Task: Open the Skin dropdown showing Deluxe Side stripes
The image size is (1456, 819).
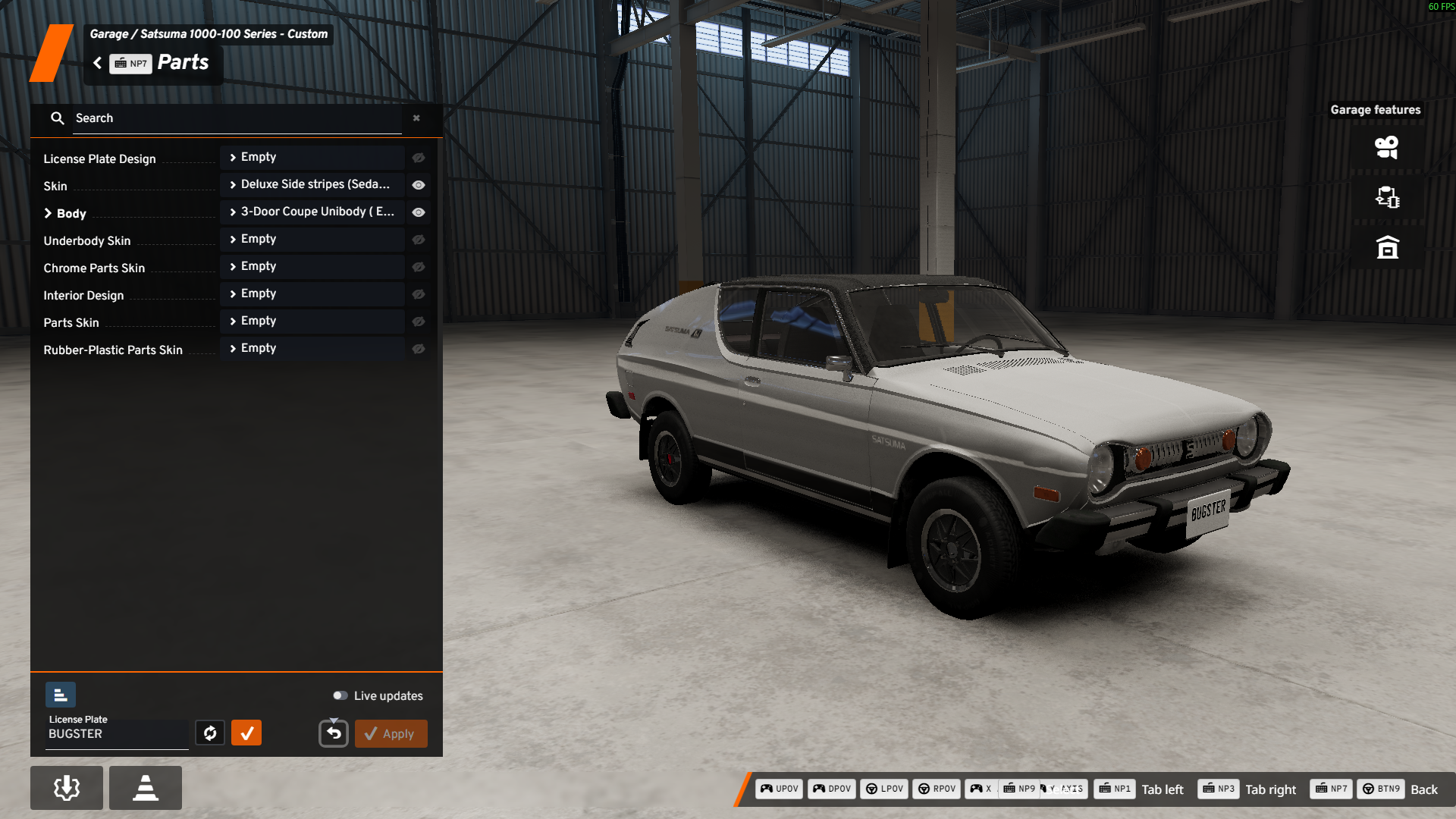Action: point(312,185)
